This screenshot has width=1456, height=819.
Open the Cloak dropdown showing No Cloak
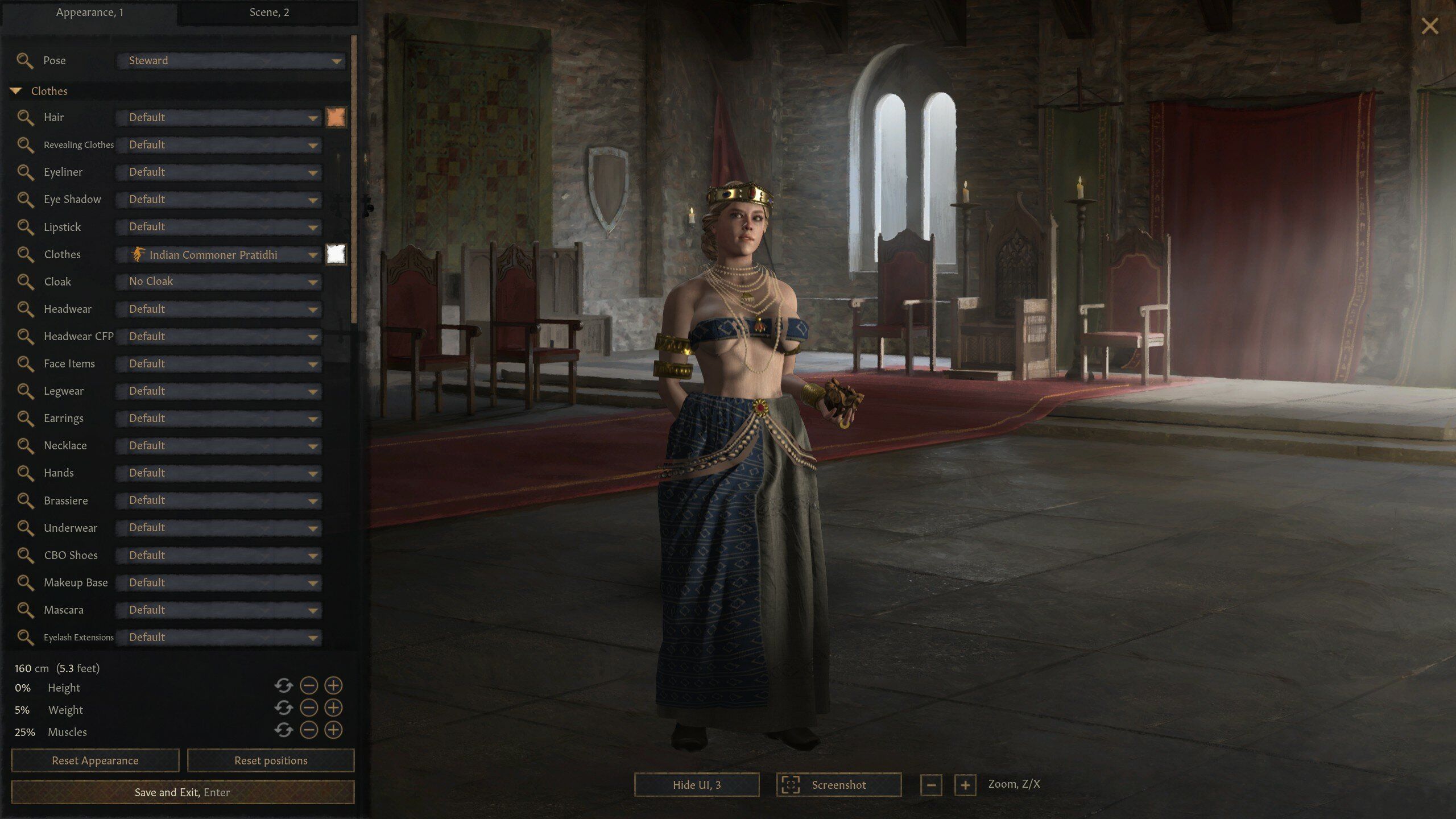point(218,281)
